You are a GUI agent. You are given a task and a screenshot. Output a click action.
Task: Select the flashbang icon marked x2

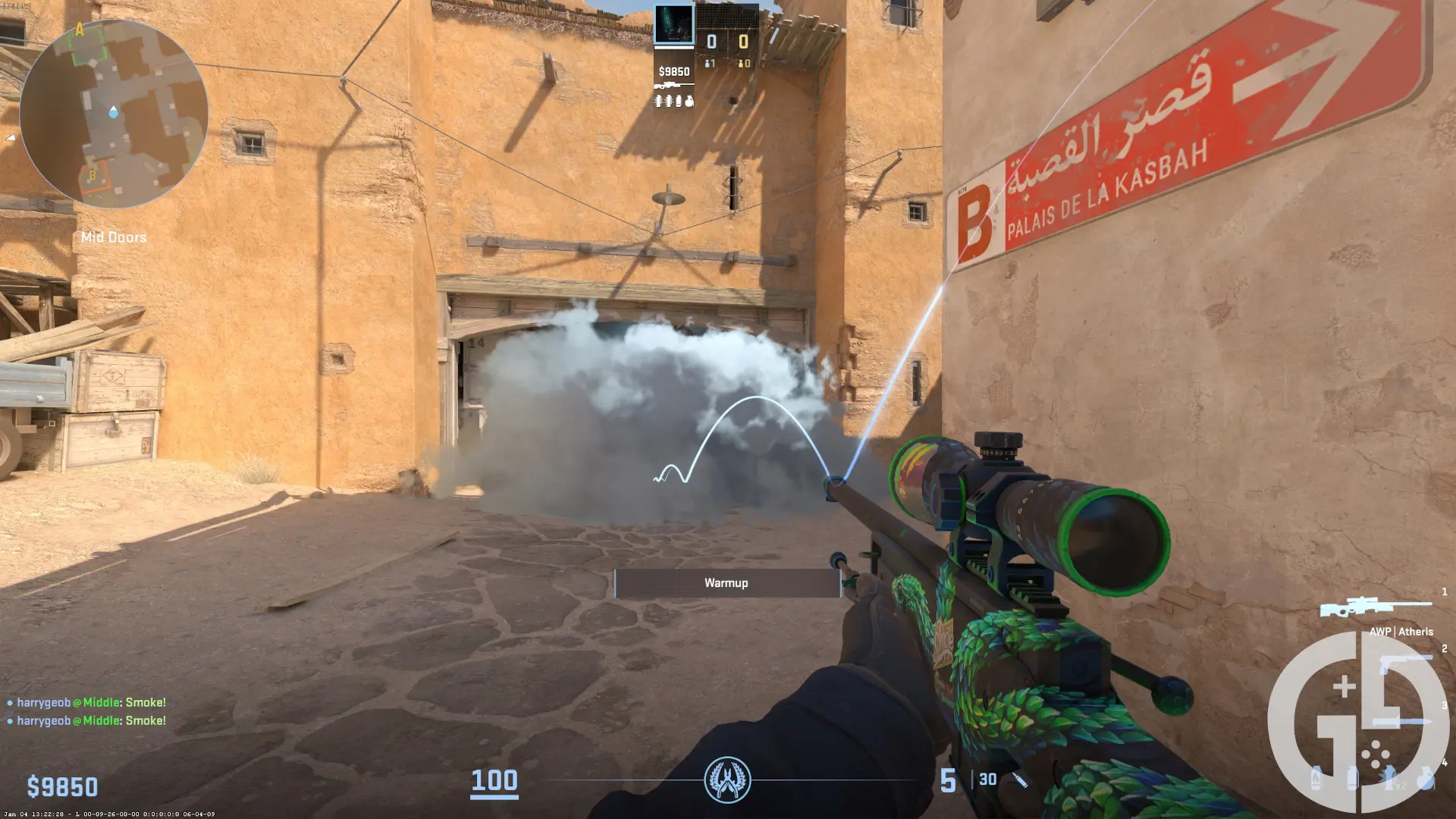(1390, 779)
